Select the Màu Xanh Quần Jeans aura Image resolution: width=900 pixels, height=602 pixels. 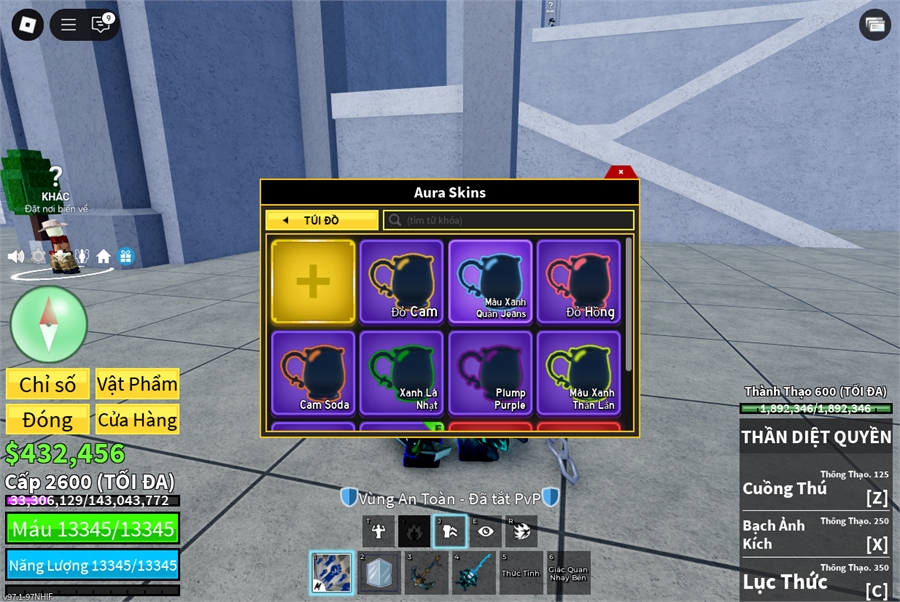point(490,282)
